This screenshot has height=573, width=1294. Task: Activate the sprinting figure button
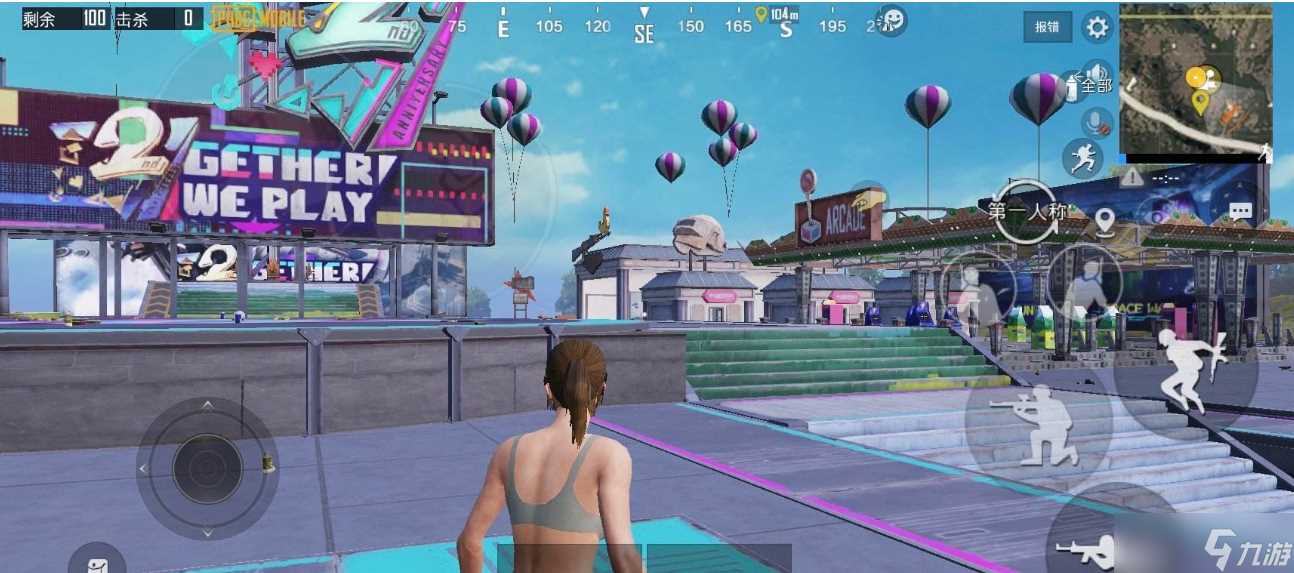(x=1082, y=158)
